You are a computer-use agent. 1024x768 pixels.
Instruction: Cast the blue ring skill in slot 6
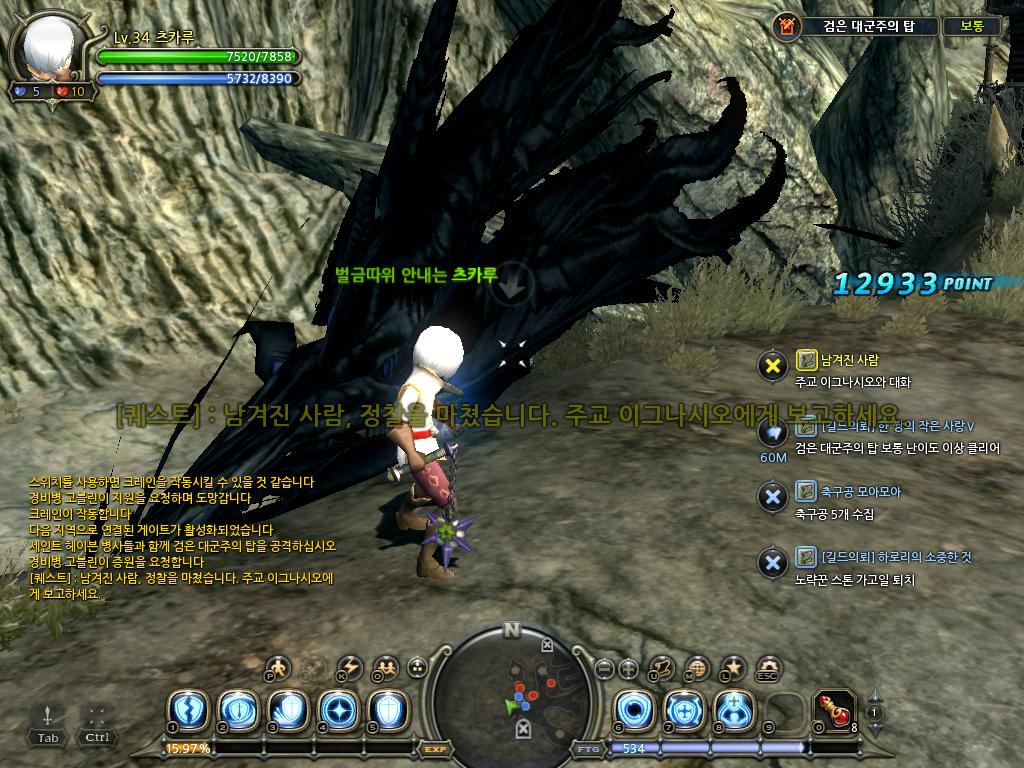tap(633, 709)
